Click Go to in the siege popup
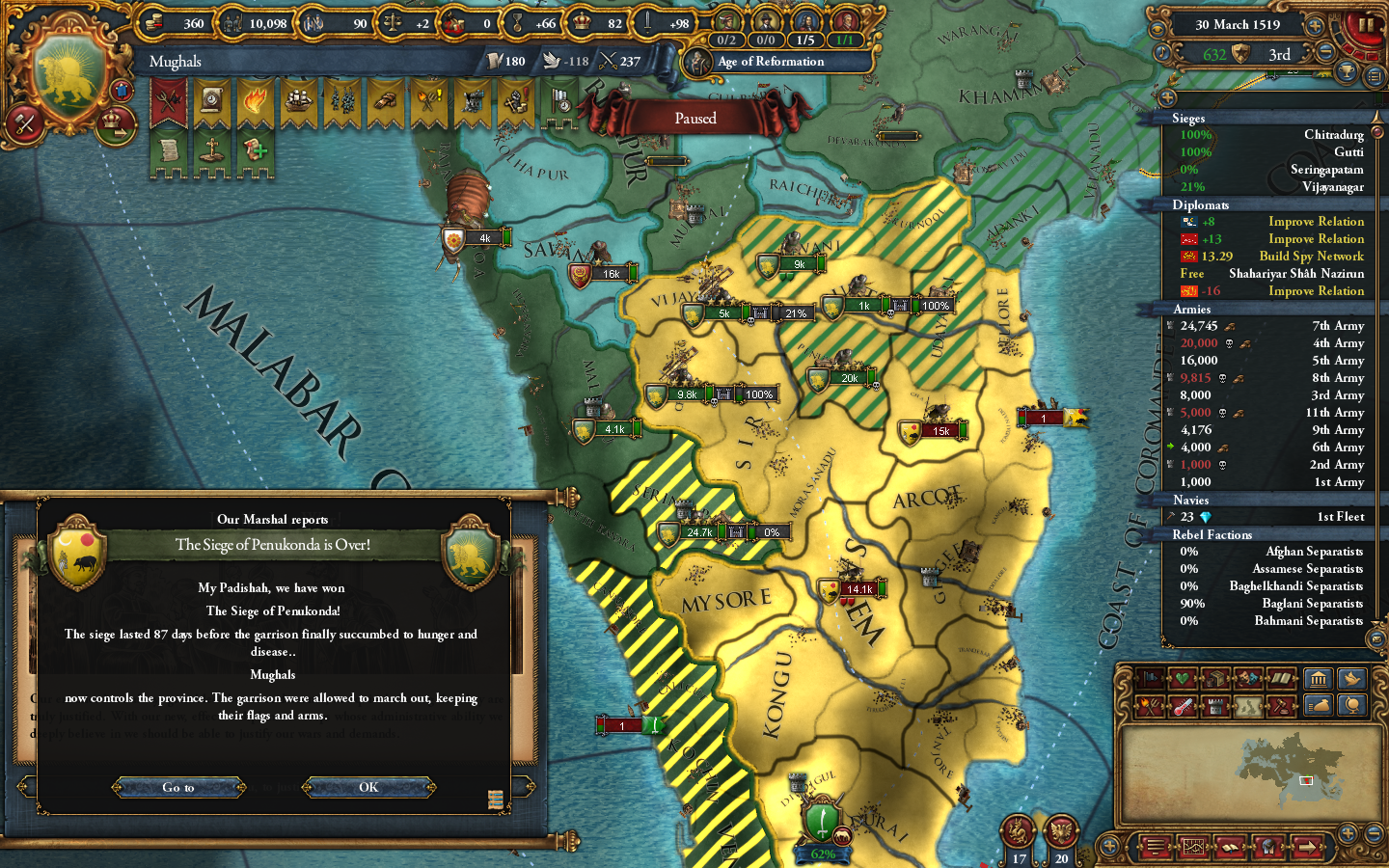Viewport: 1389px width, 868px height. tap(178, 788)
